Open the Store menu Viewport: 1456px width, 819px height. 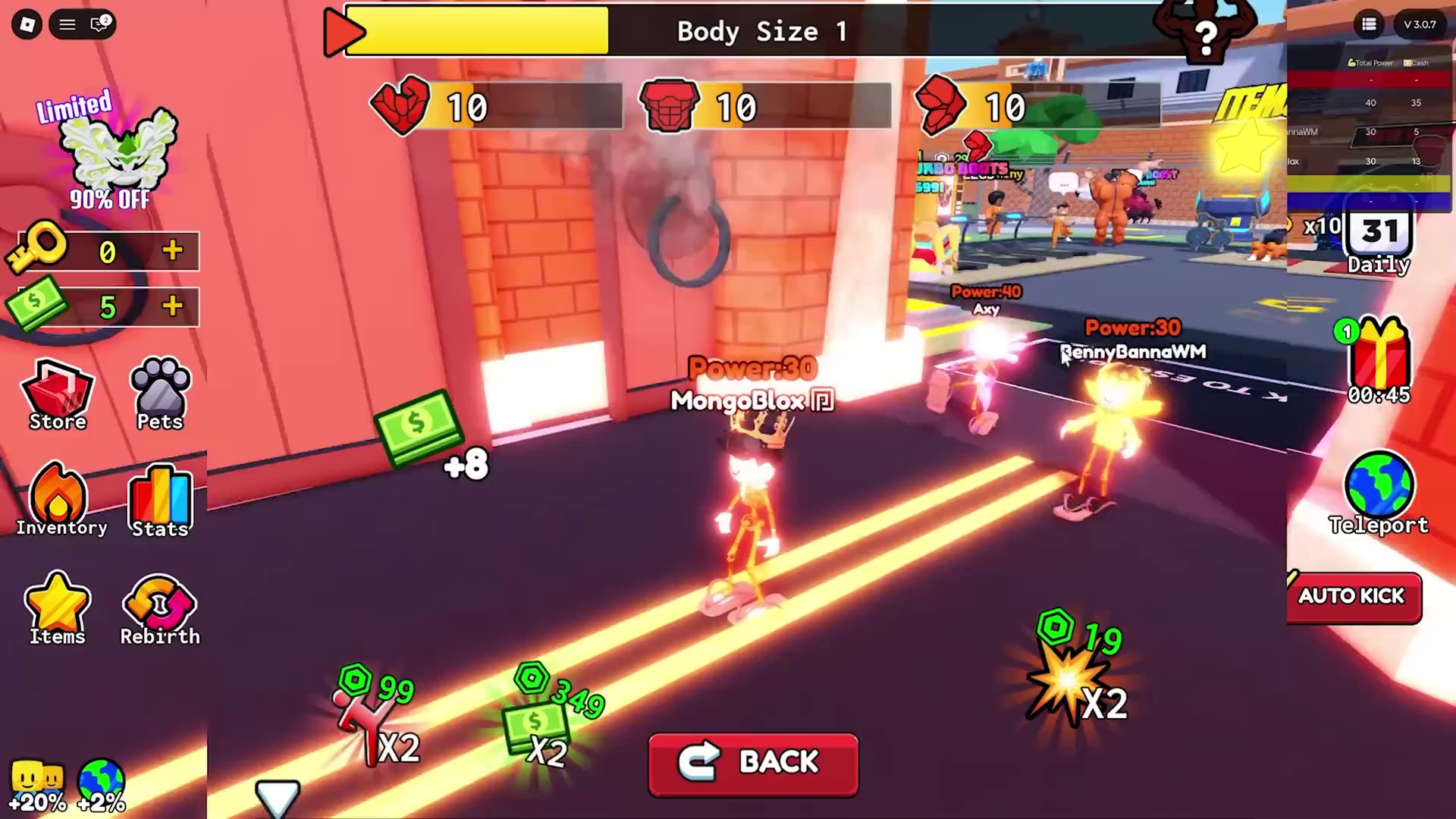click(x=58, y=394)
